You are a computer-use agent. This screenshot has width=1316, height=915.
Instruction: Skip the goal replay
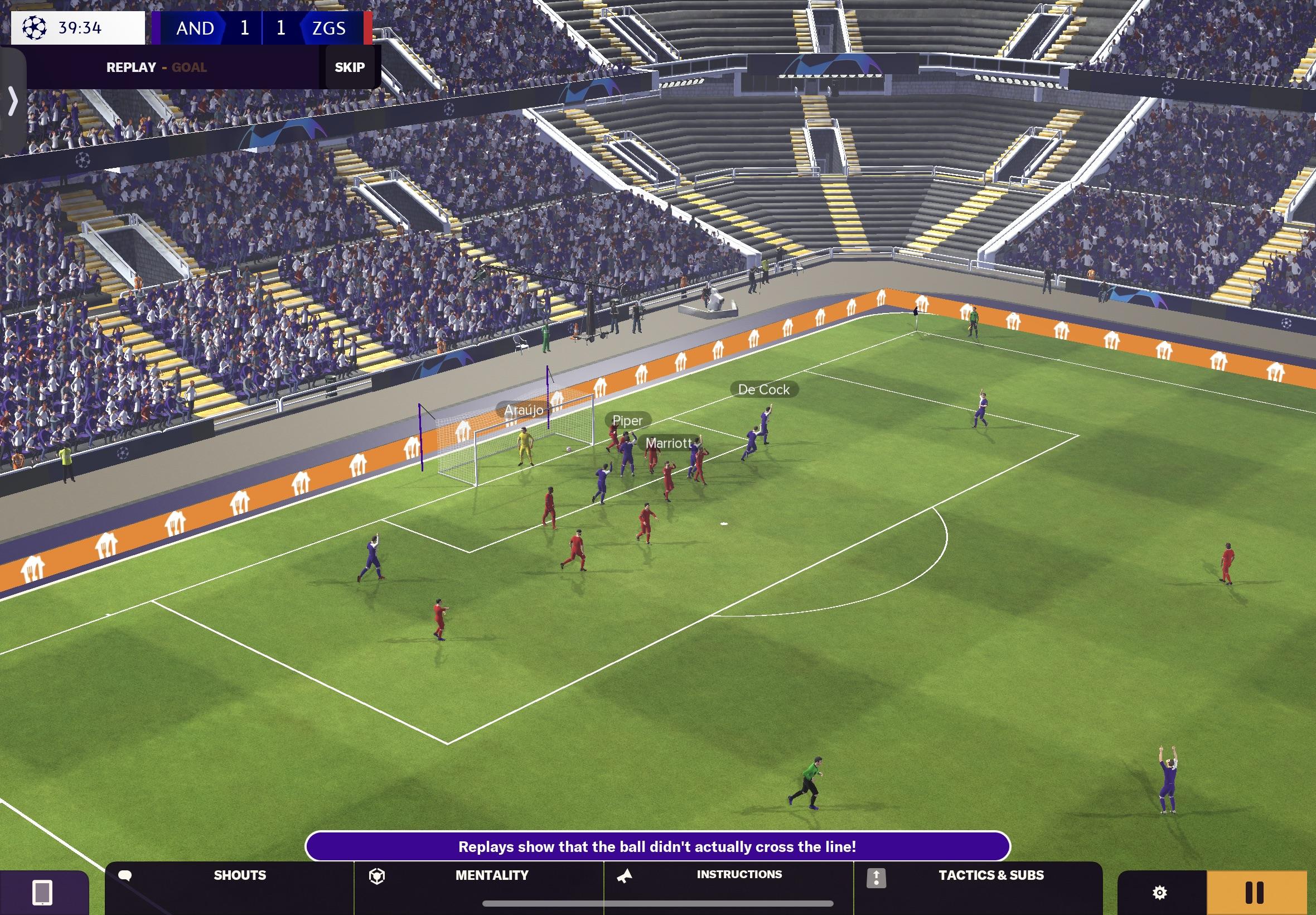click(x=350, y=68)
